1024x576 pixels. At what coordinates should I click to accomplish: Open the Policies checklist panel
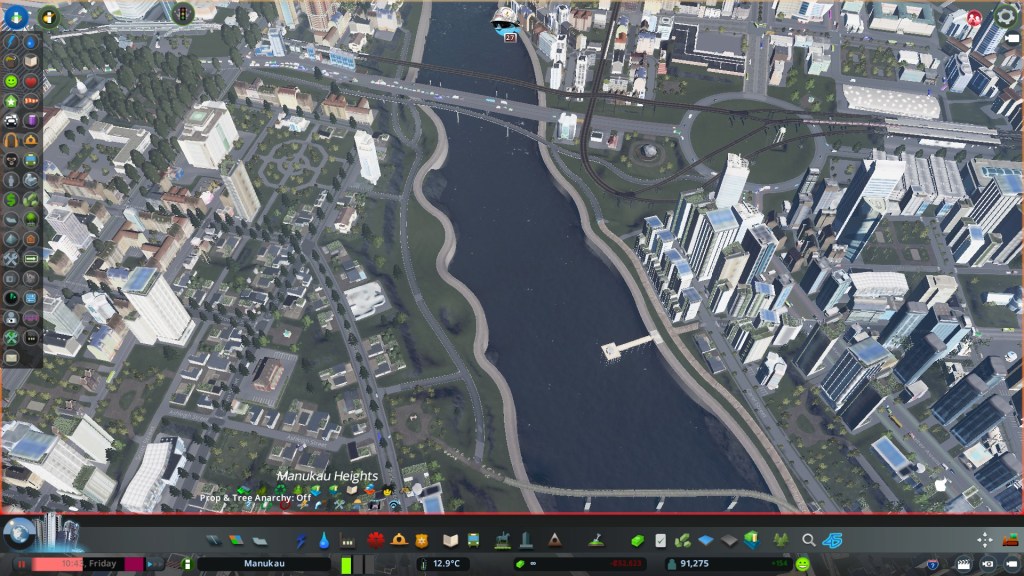tap(660, 540)
